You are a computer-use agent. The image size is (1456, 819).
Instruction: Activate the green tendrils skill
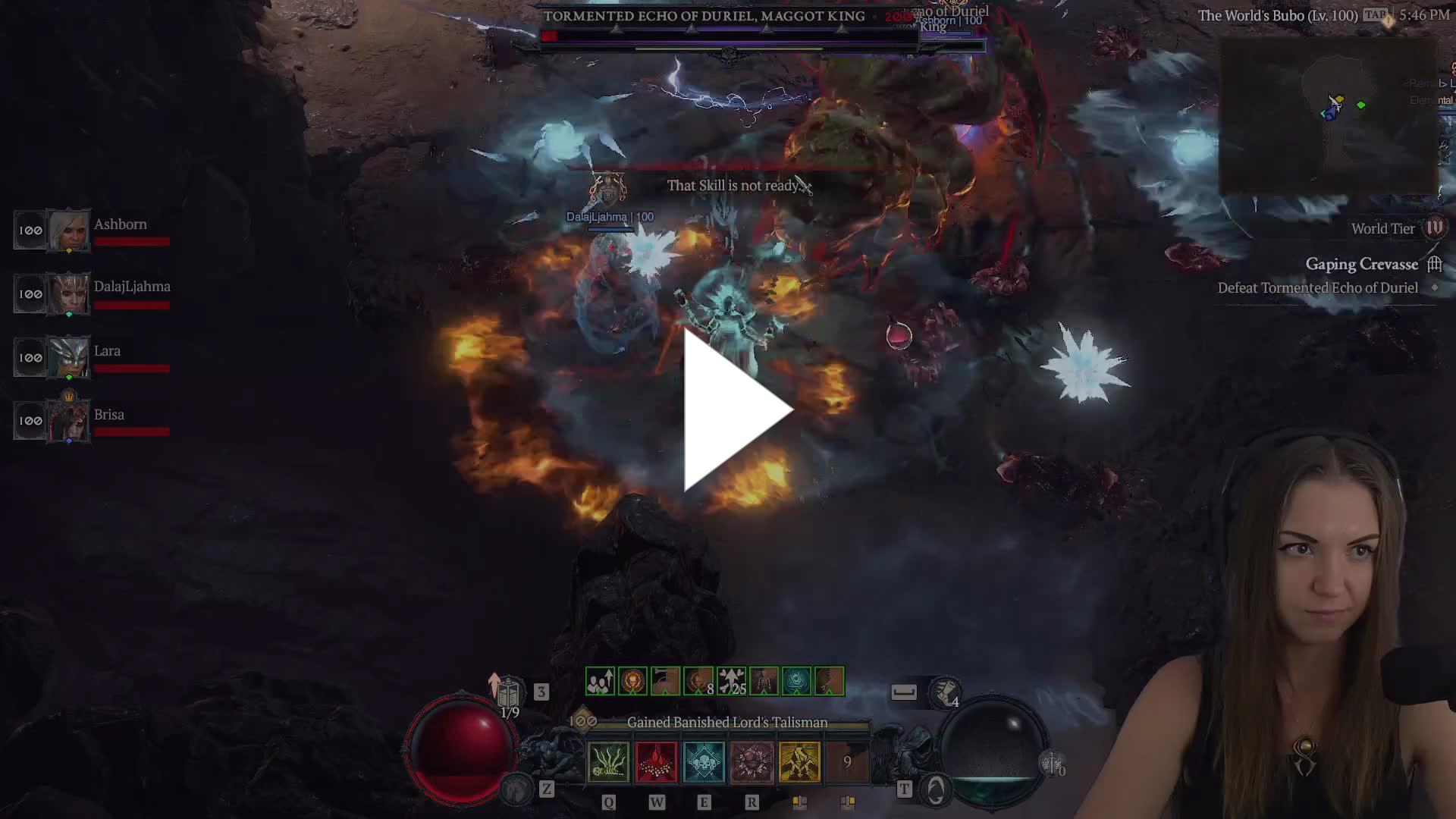coord(608,762)
